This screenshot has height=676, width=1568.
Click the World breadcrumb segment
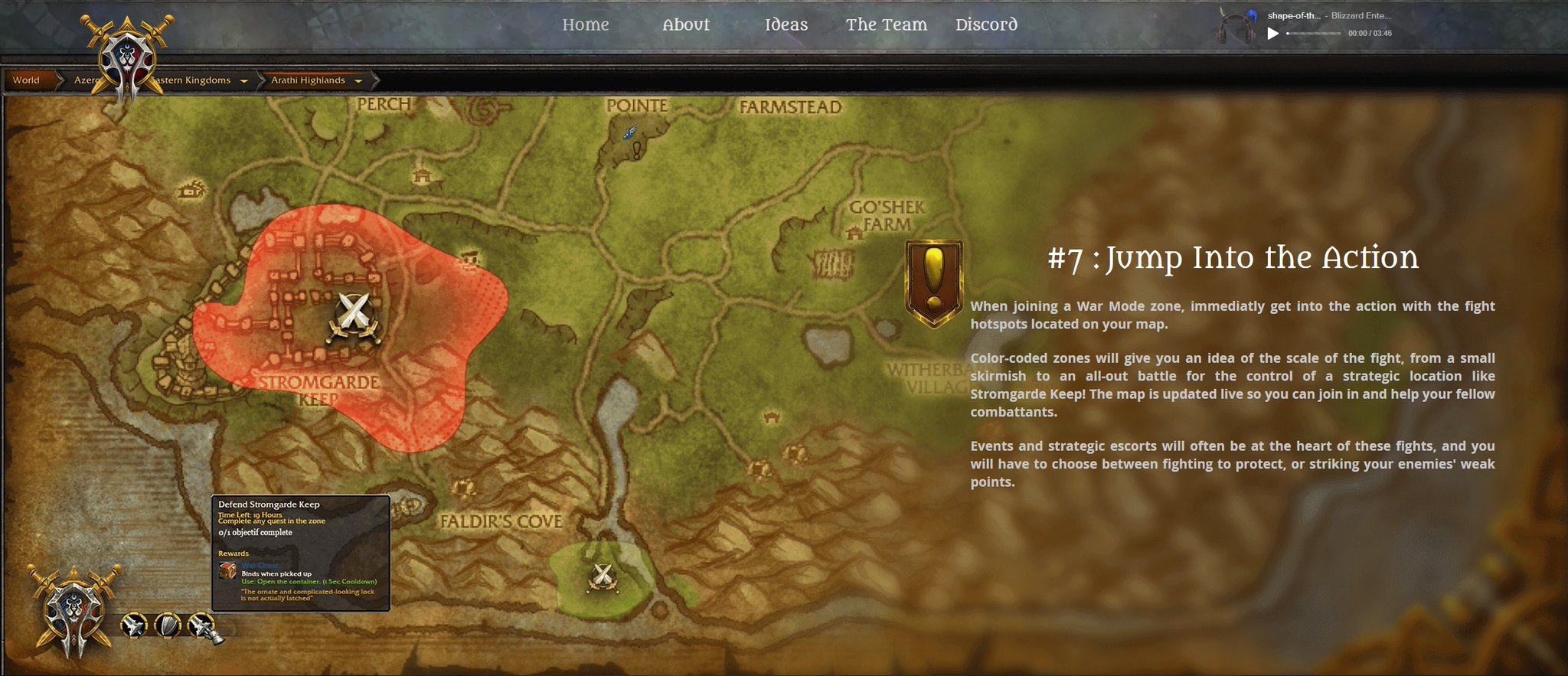[28, 80]
